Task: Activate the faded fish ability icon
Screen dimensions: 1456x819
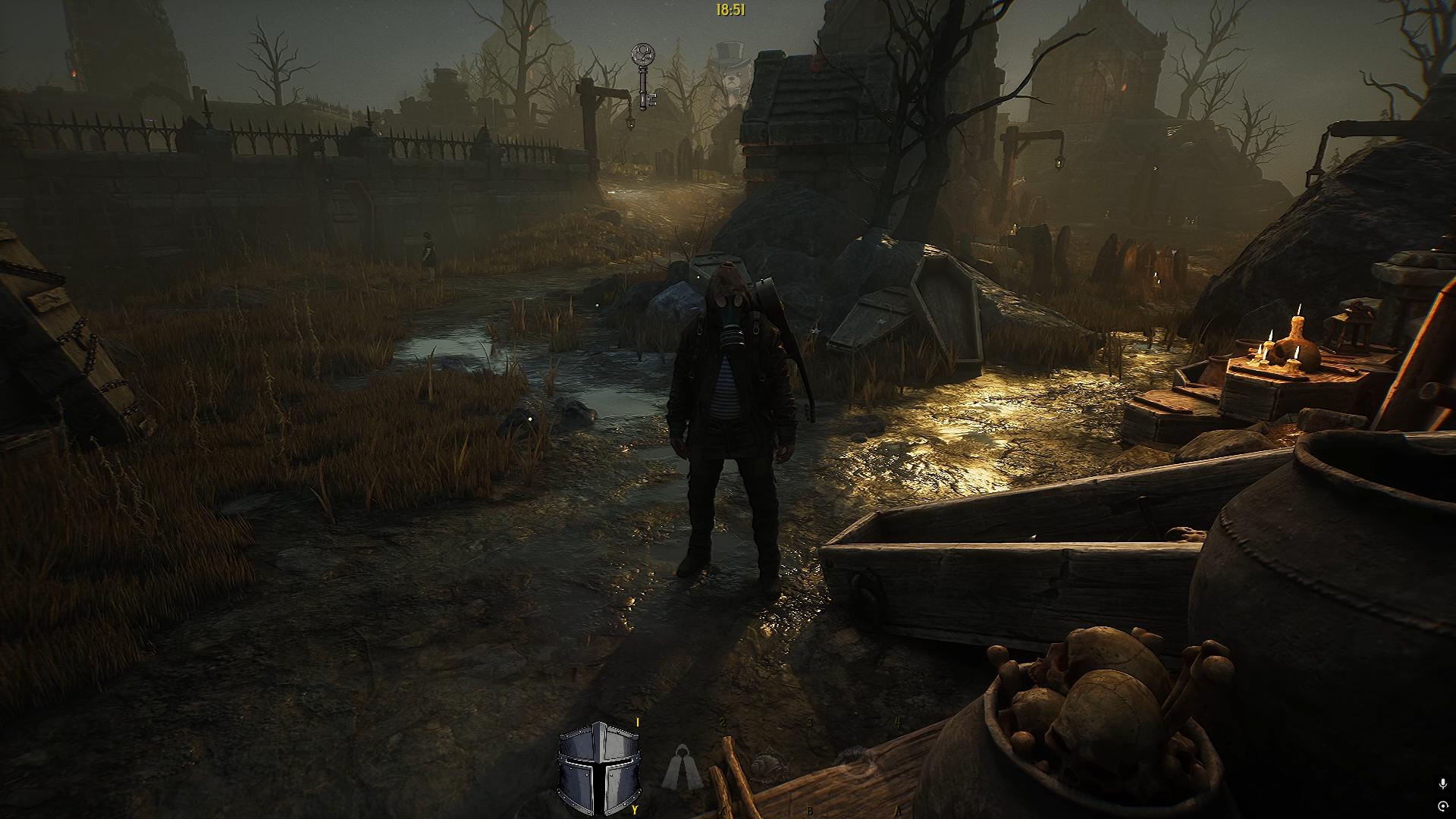Action: pyautogui.click(x=770, y=767)
